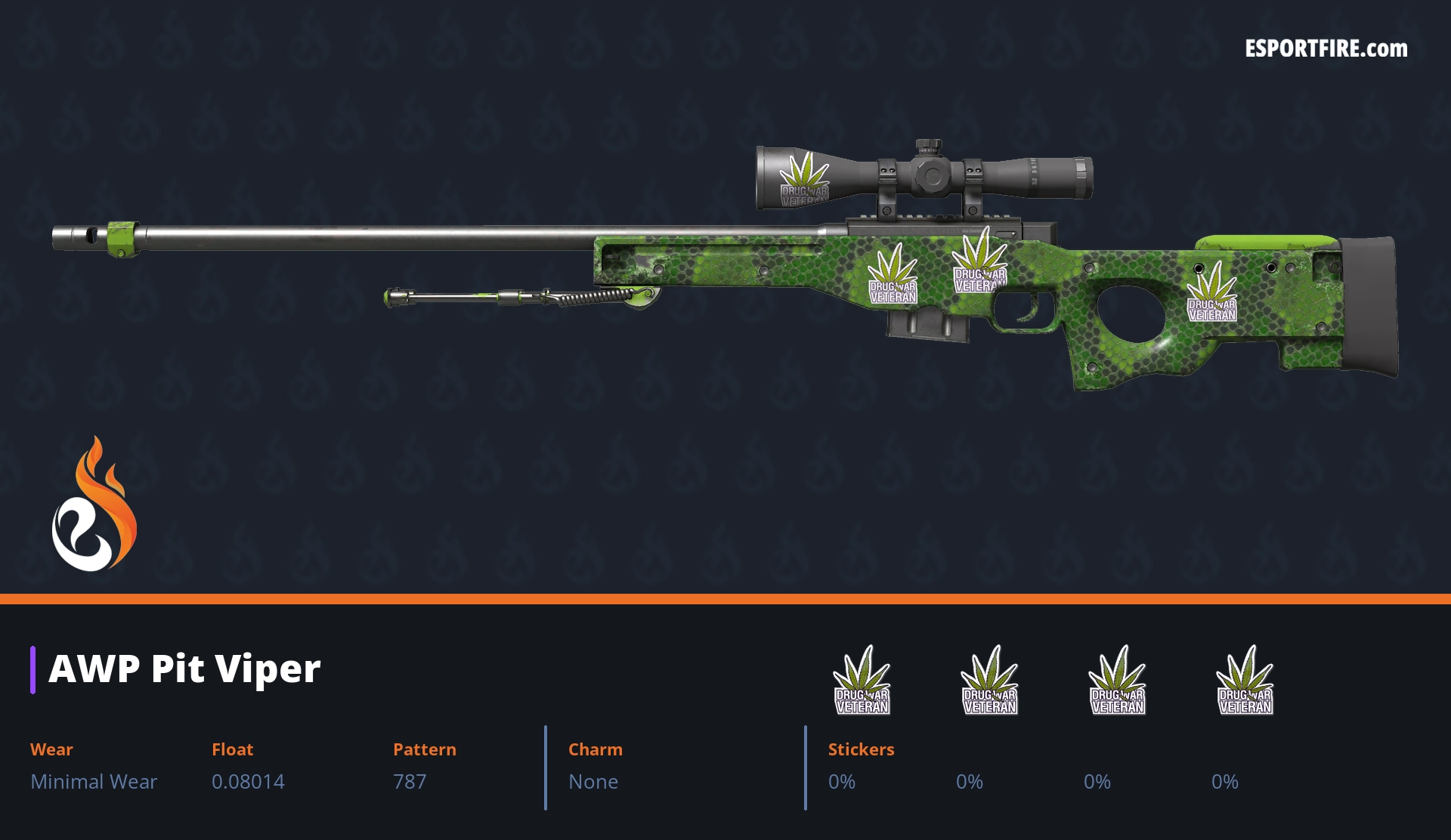
Task: Open the ESPORTFIRE.com site link
Action: (1326, 49)
